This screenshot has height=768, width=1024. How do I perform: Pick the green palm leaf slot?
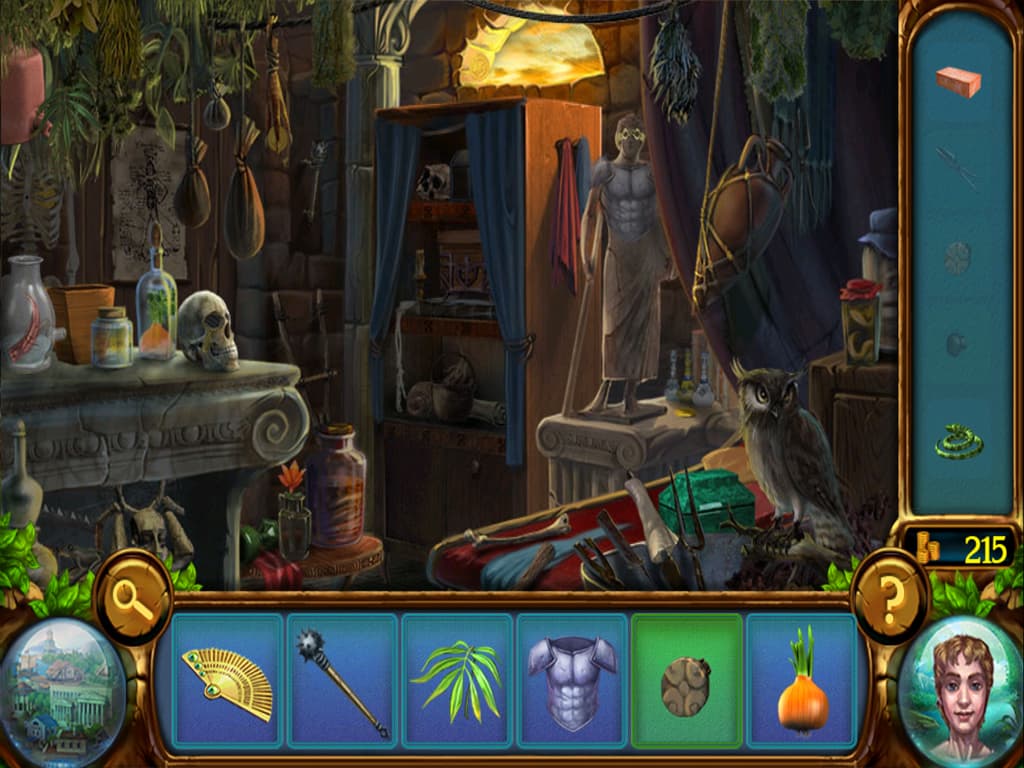click(x=457, y=682)
